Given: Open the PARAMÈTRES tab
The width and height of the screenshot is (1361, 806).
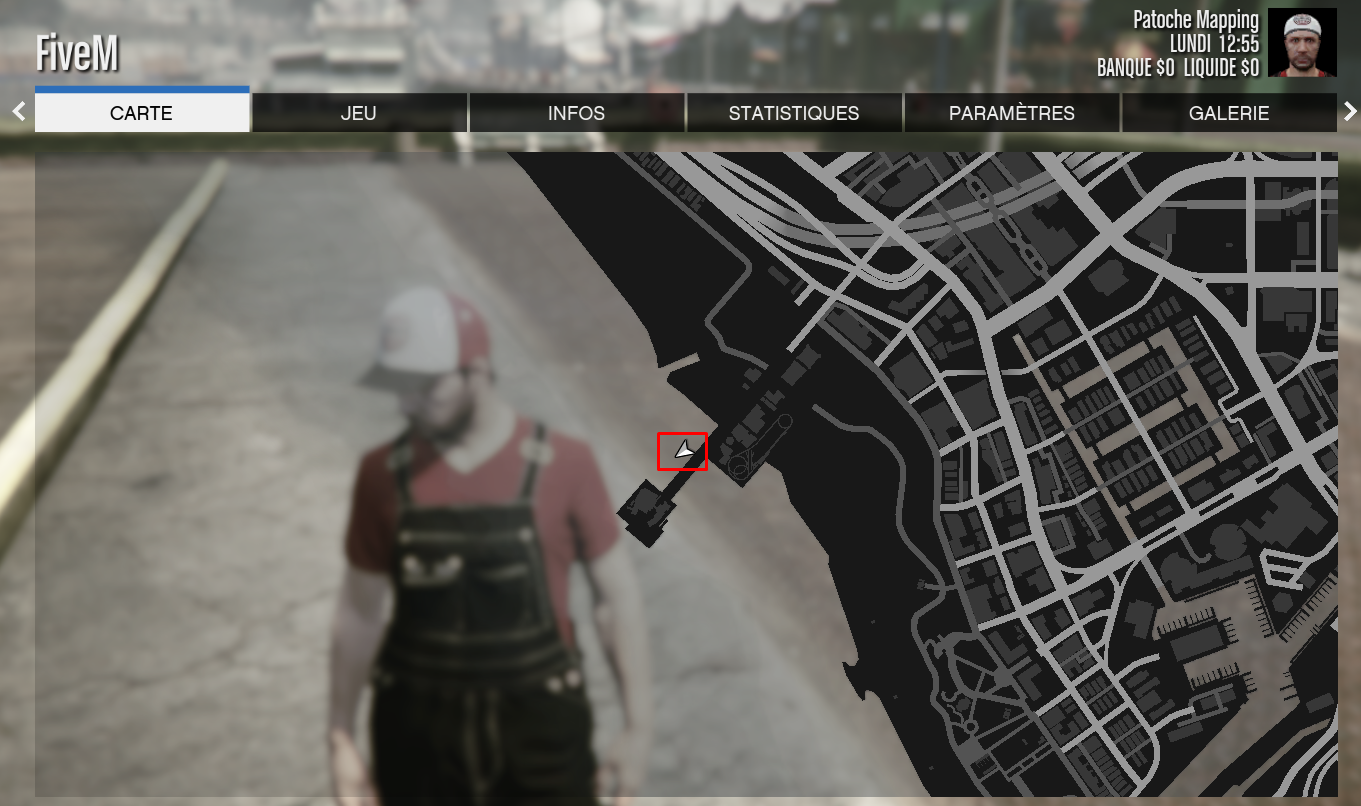Looking at the screenshot, I should [x=1011, y=113].
